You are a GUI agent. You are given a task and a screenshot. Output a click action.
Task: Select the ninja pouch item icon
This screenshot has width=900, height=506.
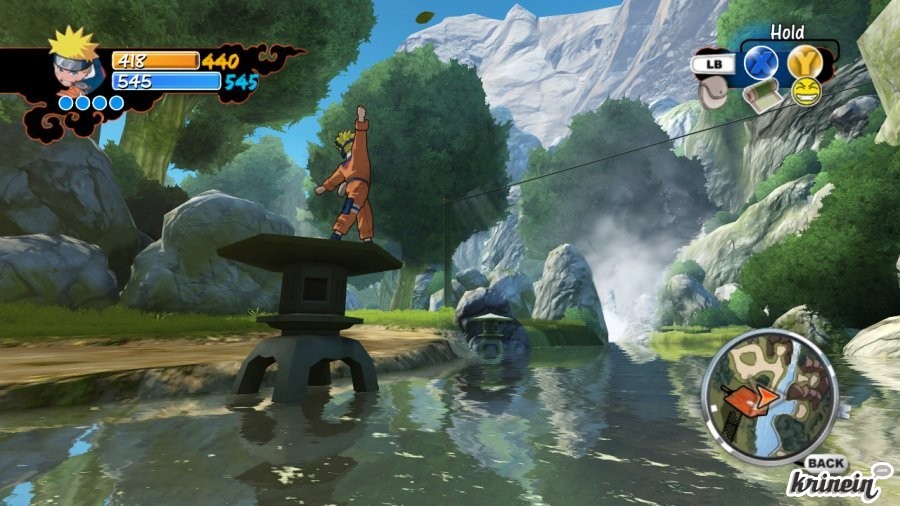[713, 94]
